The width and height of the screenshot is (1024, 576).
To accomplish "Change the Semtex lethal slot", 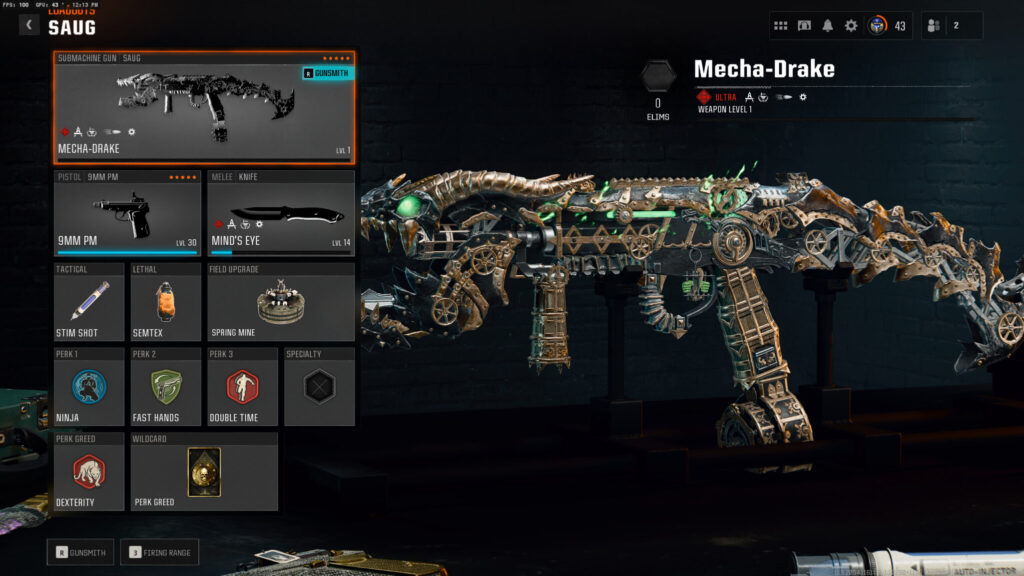I will 166,302.
